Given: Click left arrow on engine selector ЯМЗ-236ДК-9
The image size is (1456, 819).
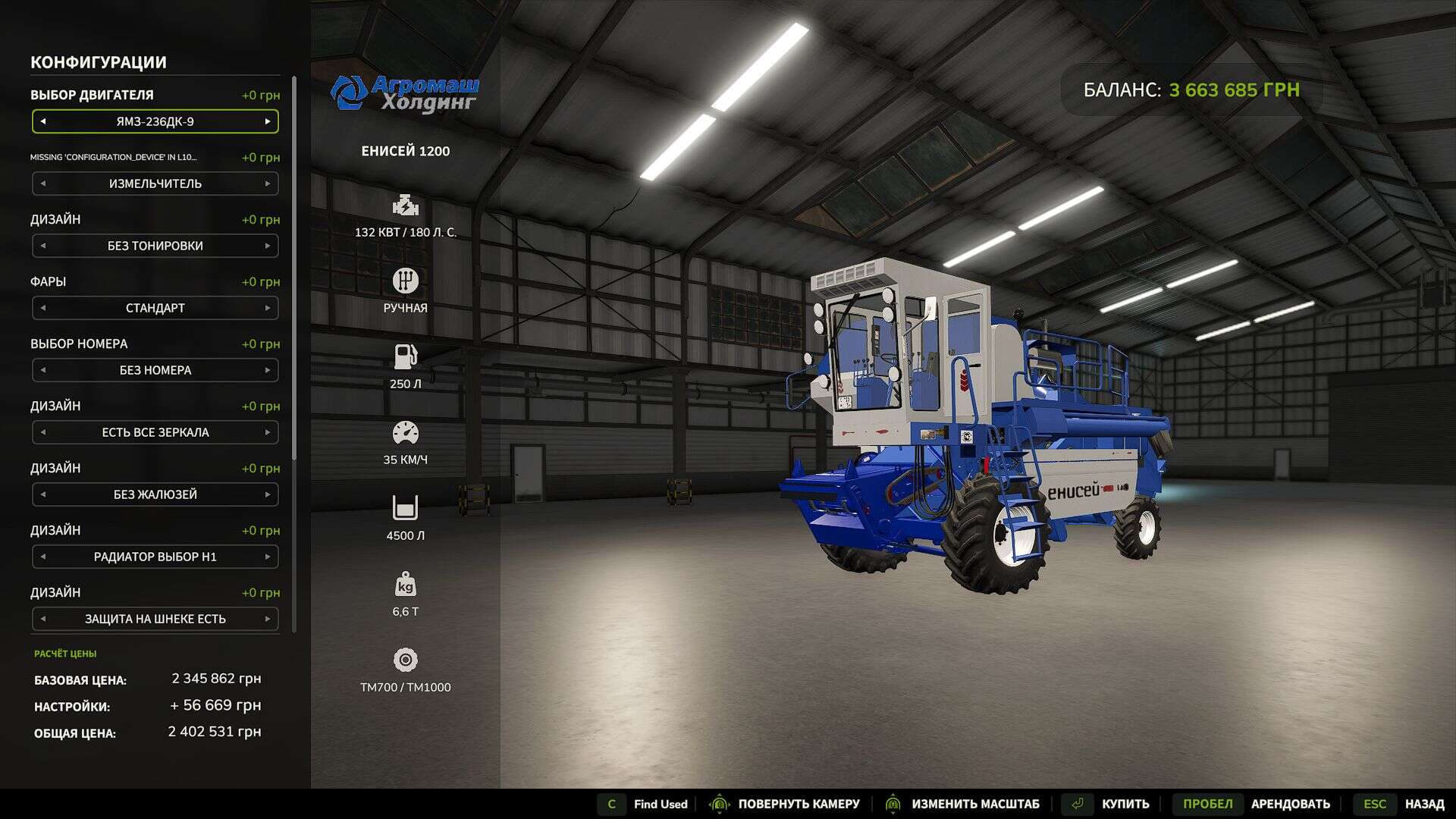Looking at the screenshot, I should [43, 121].
